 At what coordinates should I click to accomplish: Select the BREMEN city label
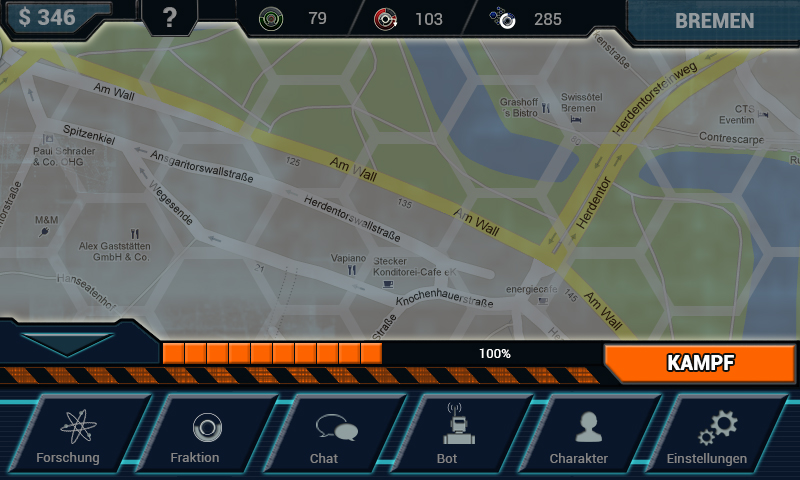click(x=713, y=21)
